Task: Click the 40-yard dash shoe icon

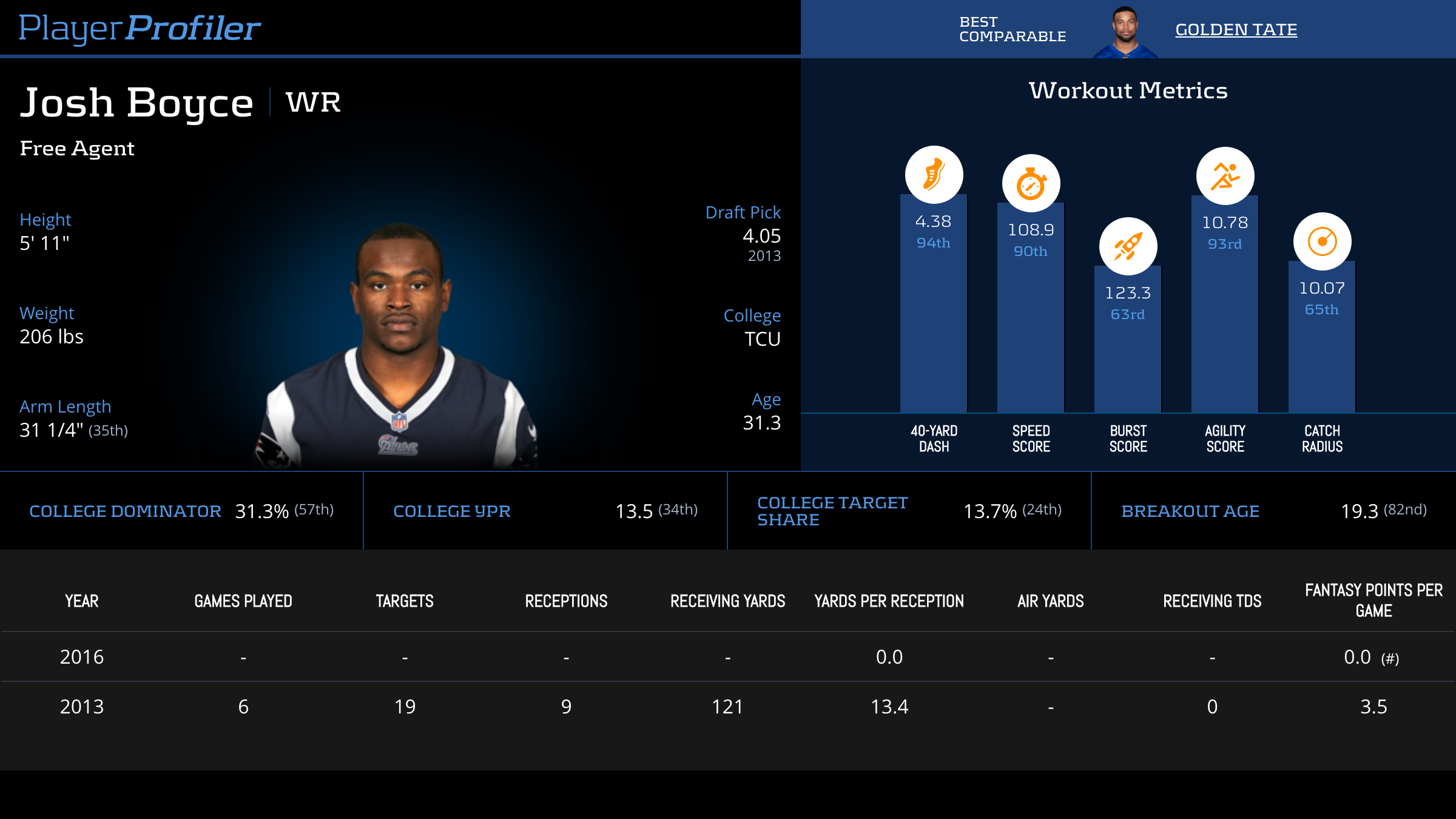Action: (934, 175)
